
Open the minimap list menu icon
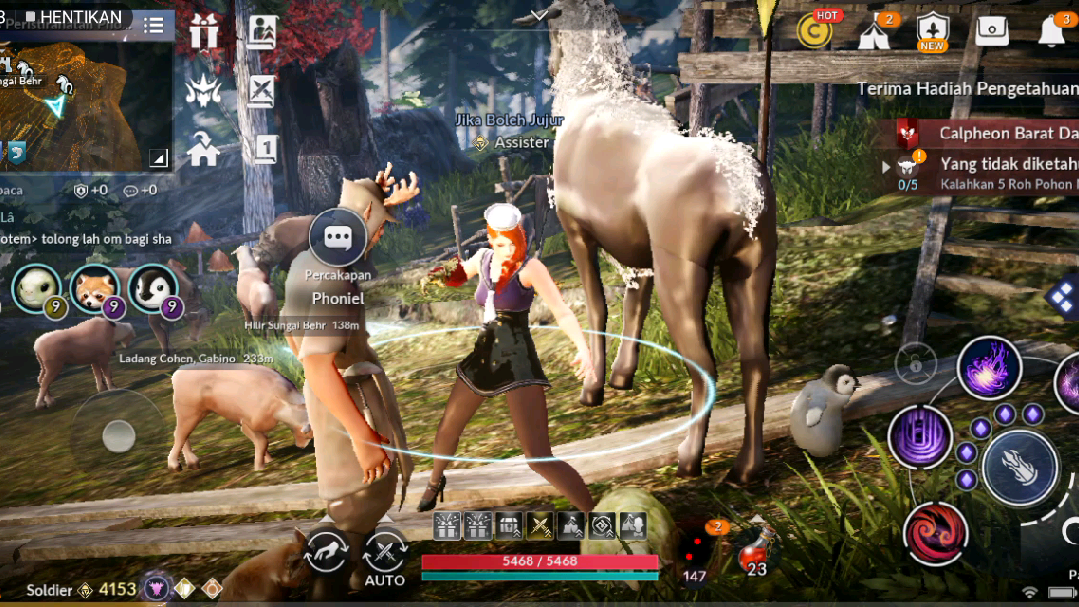pyautogui.click(x=153, y=26)
